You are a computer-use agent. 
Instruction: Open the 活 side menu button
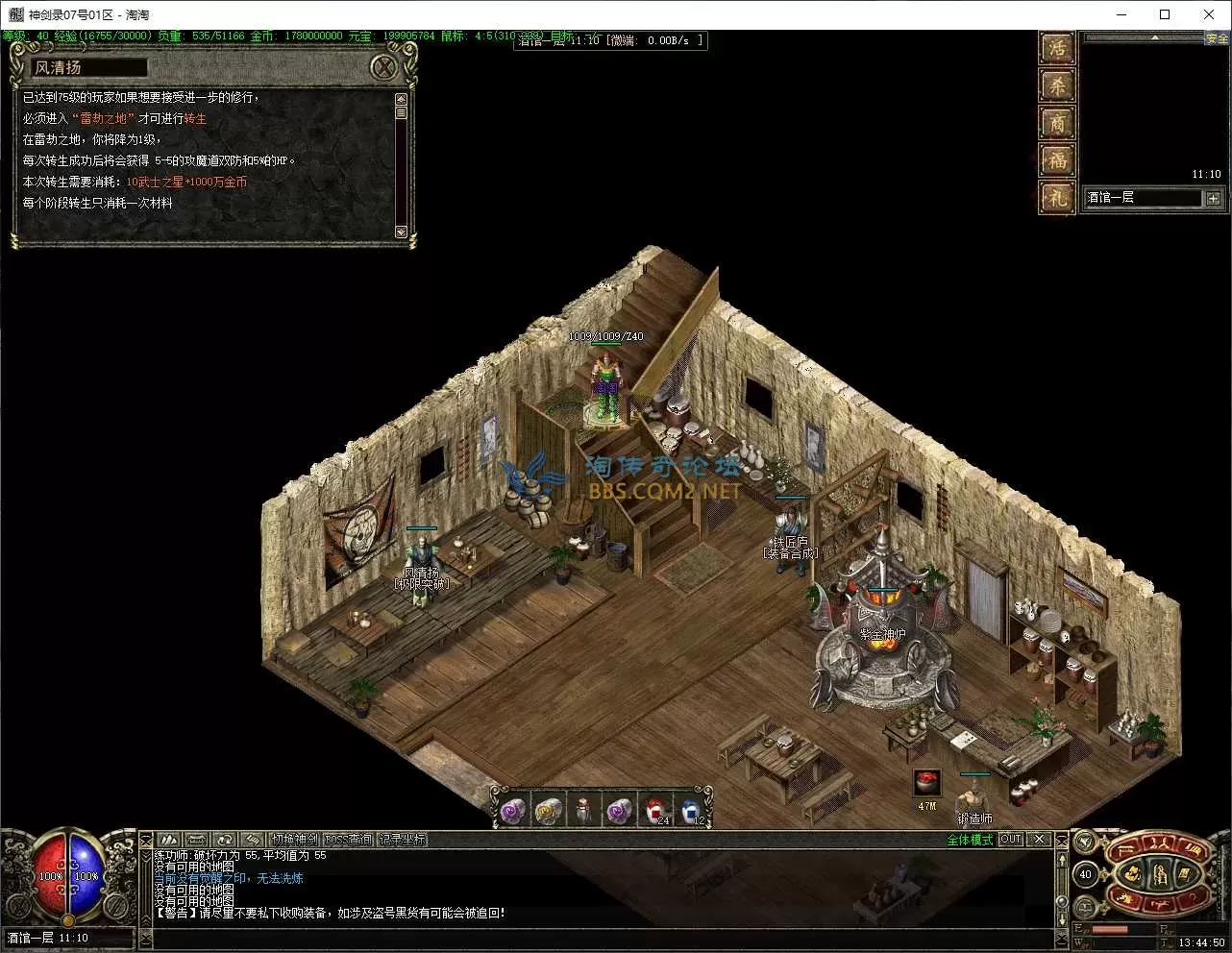pyautogui.click(x=1057, y=49)
